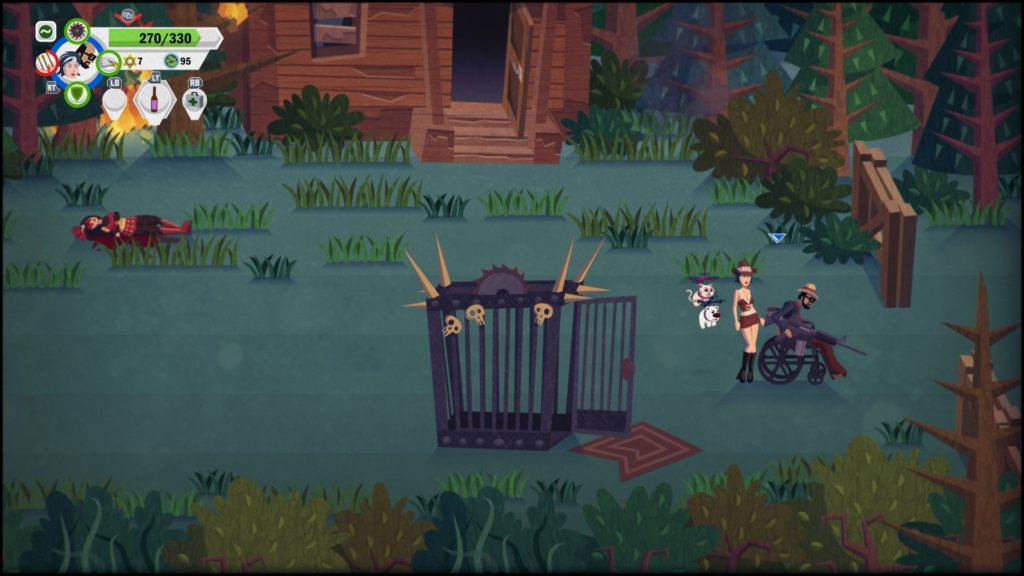Select the gun weapon ability icon
Image resolution: width=1024 pixels, height=576 pixels.
(x=109, y=62)
